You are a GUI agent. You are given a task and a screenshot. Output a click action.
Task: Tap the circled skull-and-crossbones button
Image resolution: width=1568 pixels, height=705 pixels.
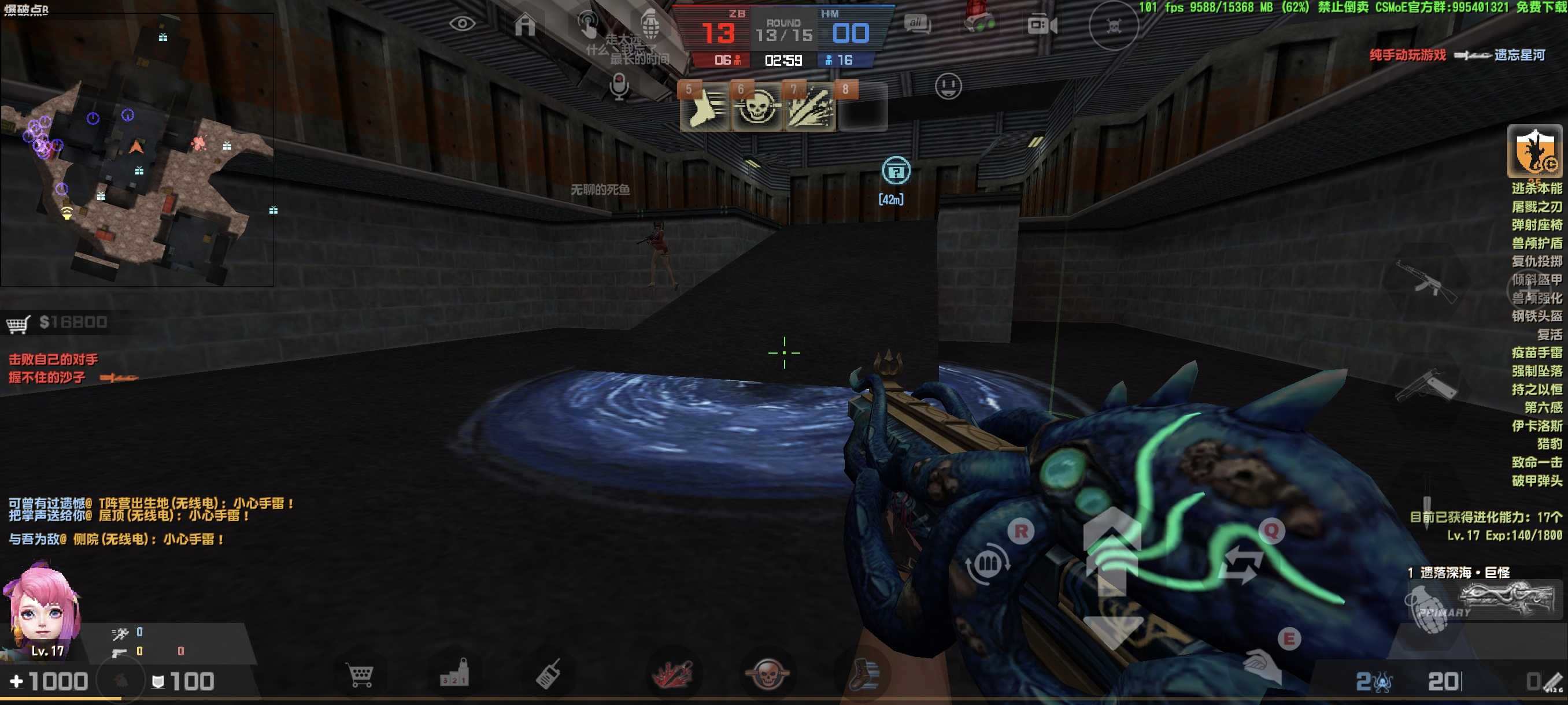click(x=1113, y=26)
